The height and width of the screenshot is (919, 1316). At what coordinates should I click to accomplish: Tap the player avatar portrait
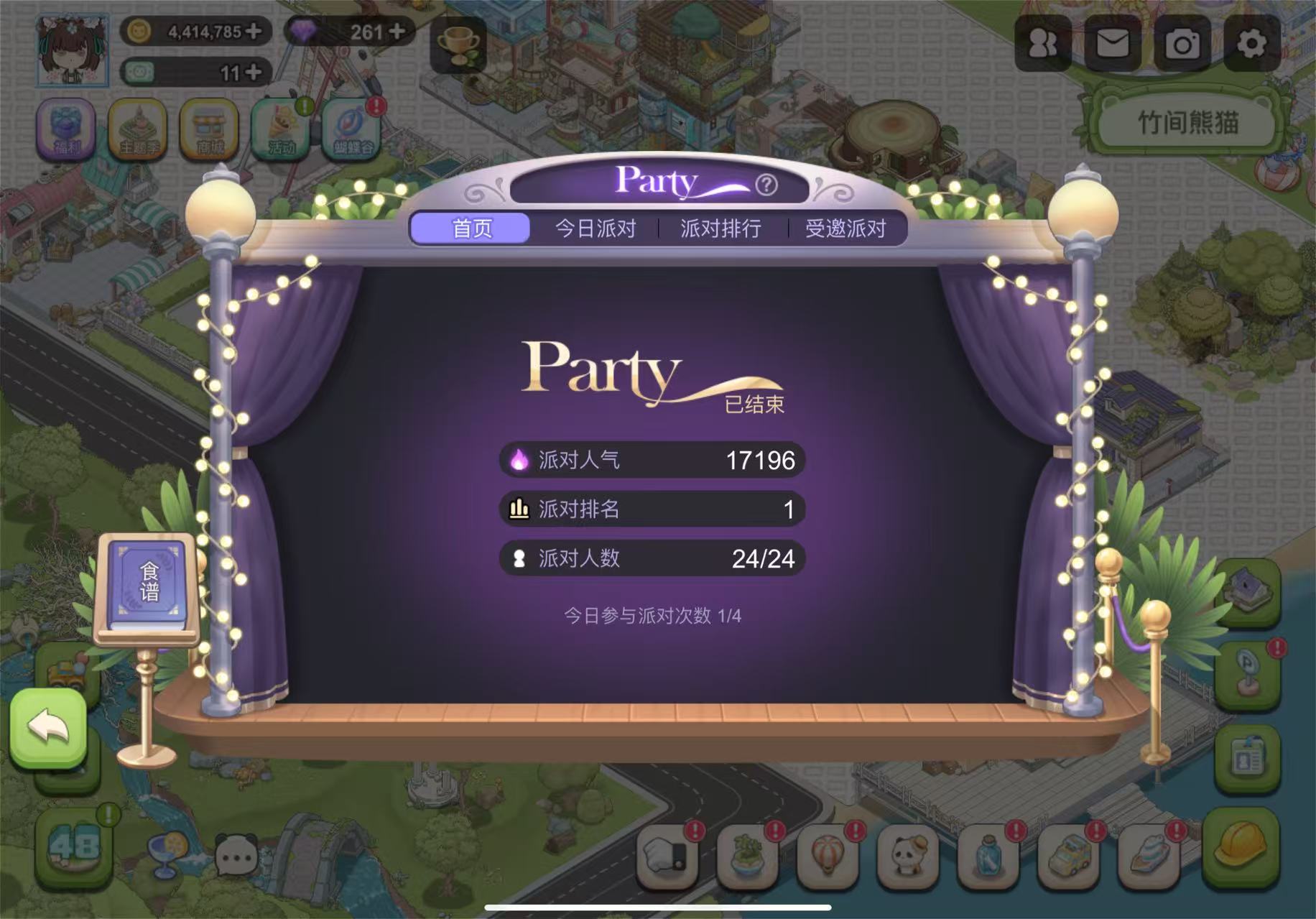point(73,50)
